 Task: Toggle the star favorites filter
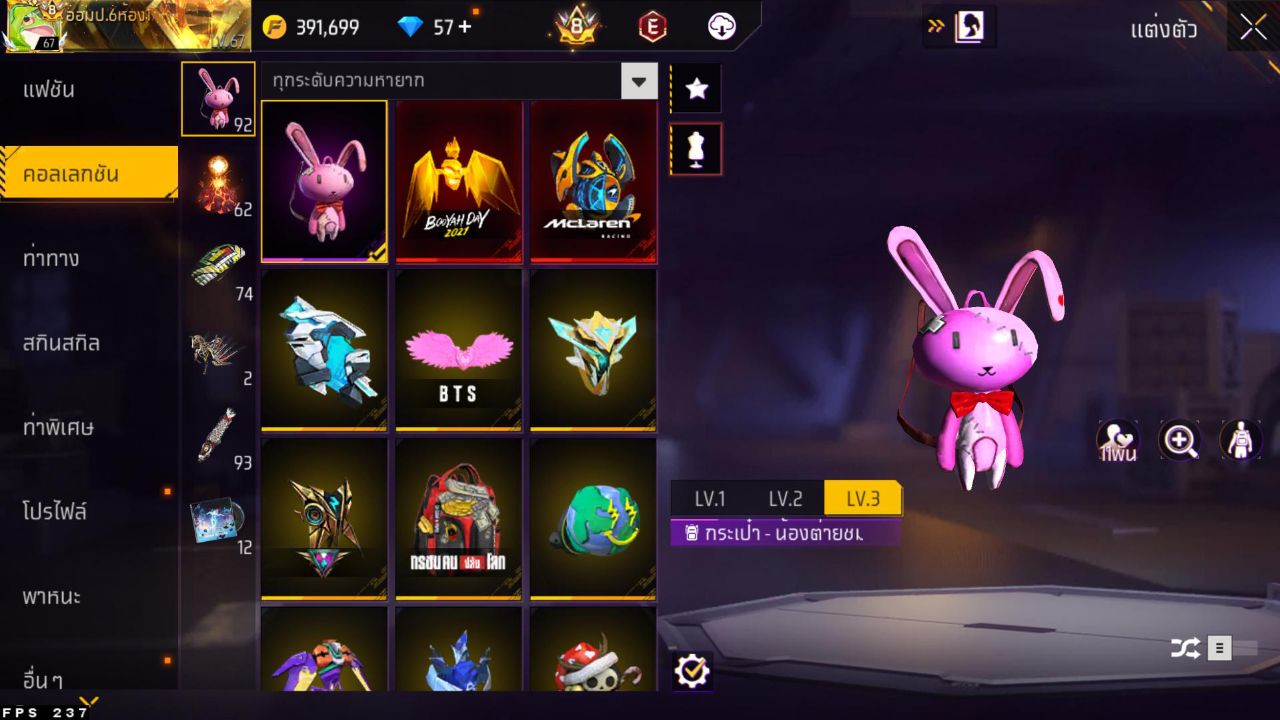(x=696, y=89)
